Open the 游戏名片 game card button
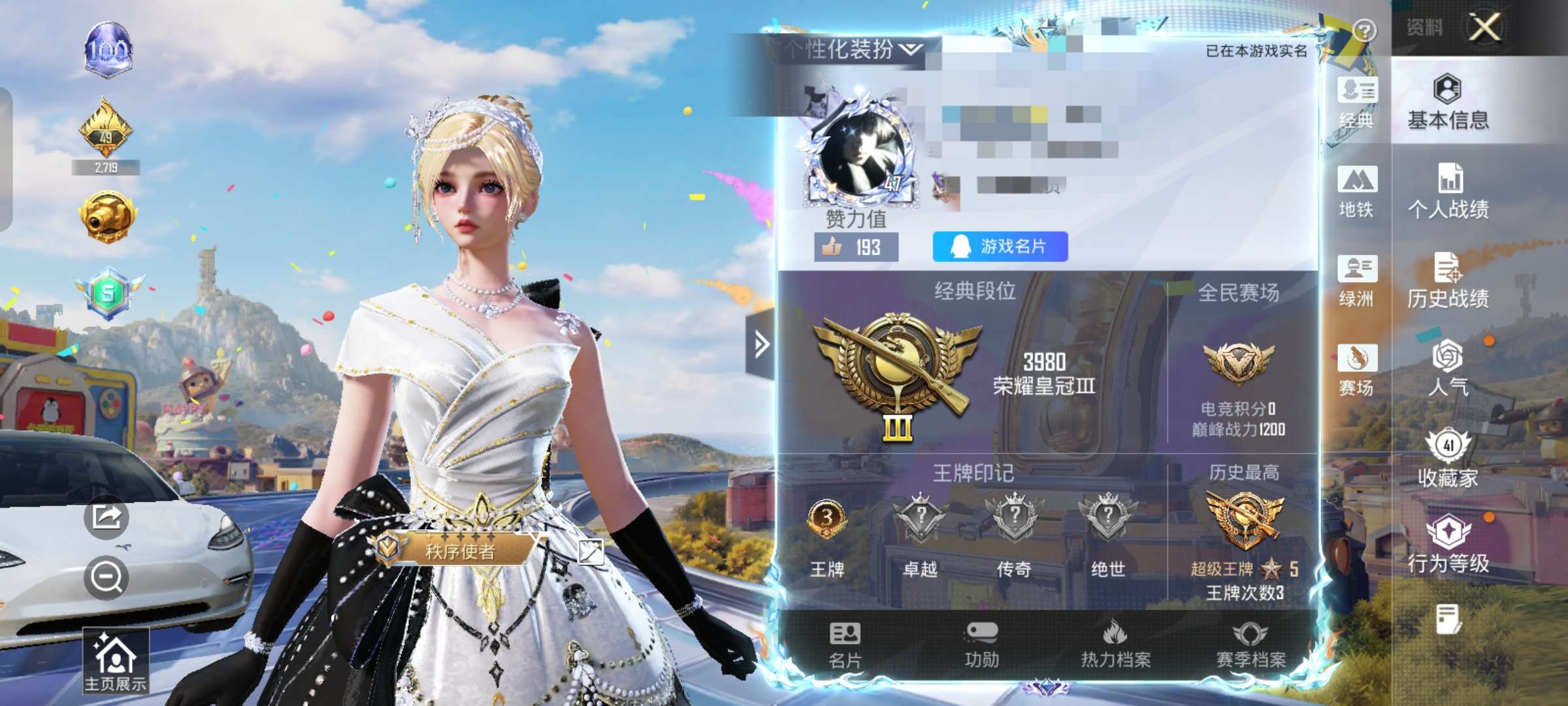This screenshot has width=1568, height=706. click(1000, 246)
